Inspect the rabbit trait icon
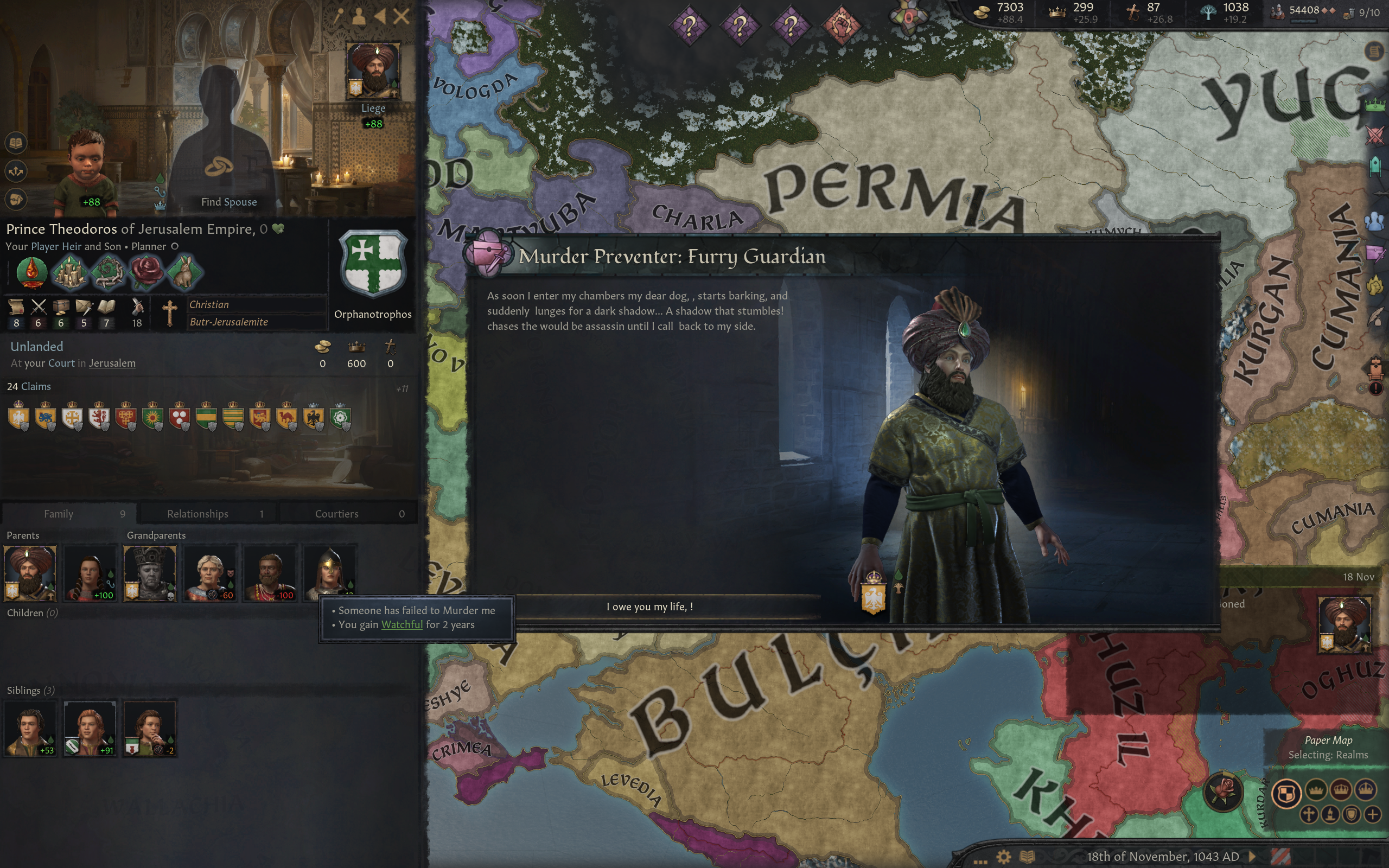 [x=184, y=272]
